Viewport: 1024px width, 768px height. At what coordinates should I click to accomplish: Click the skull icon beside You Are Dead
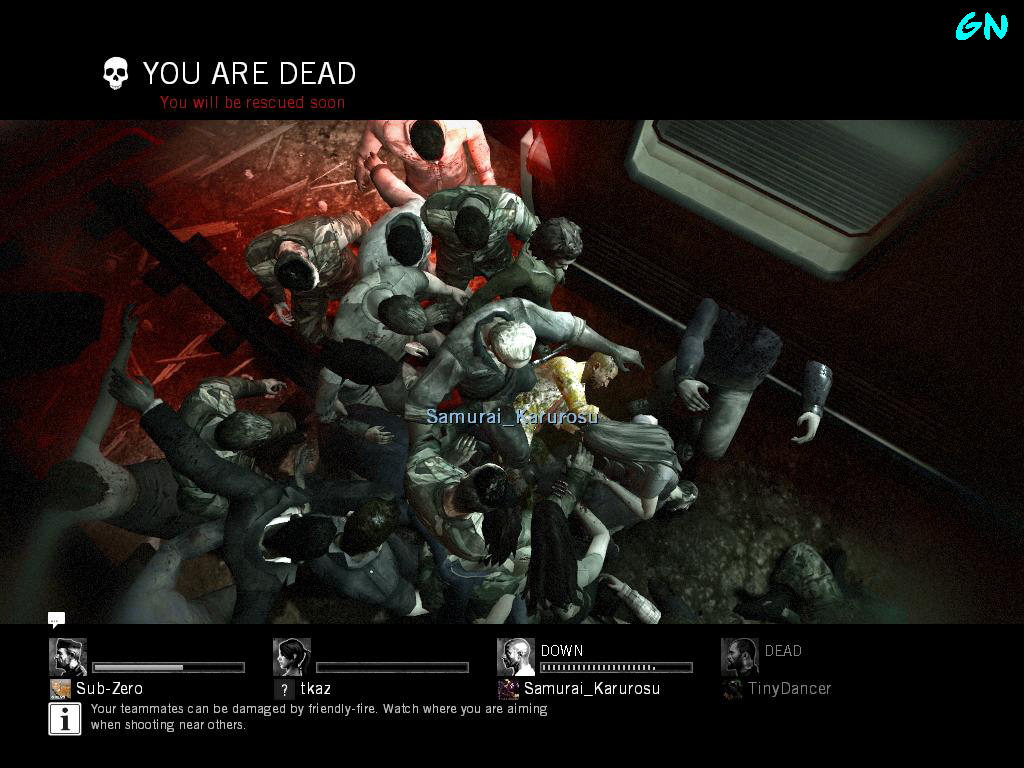point(116,73)
